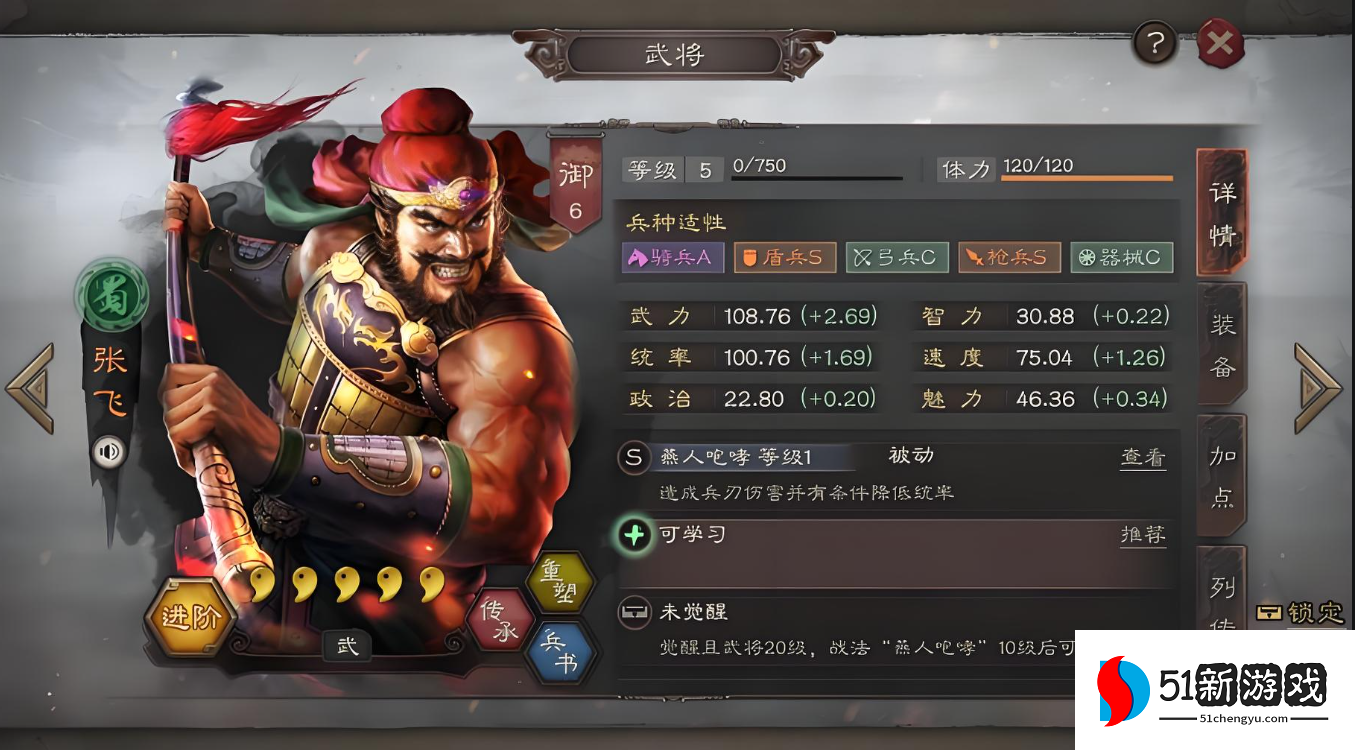Click the right arrow to view next general
Viewport: 1355px width, 750px height.
coord(1318,385)
